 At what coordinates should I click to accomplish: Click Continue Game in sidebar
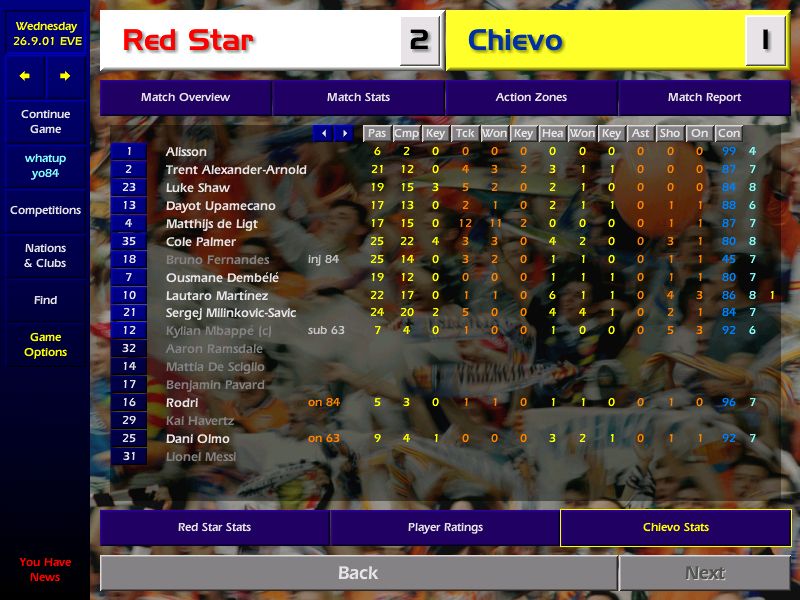pyautogui.click(x=45, y=122)
